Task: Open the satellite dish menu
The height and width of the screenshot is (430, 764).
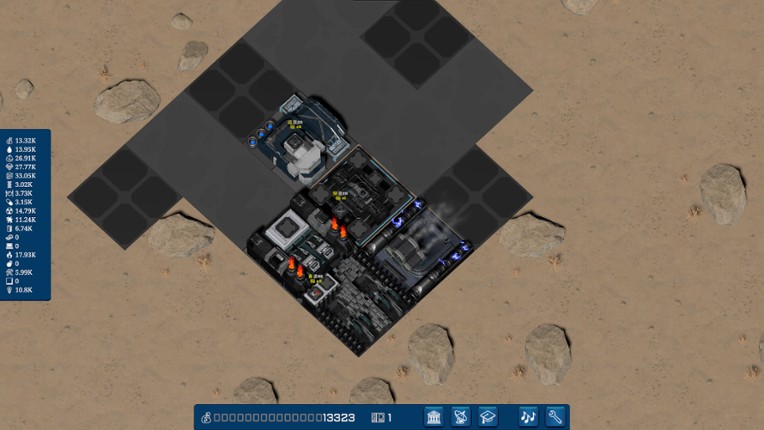Action: coord(461,417)
